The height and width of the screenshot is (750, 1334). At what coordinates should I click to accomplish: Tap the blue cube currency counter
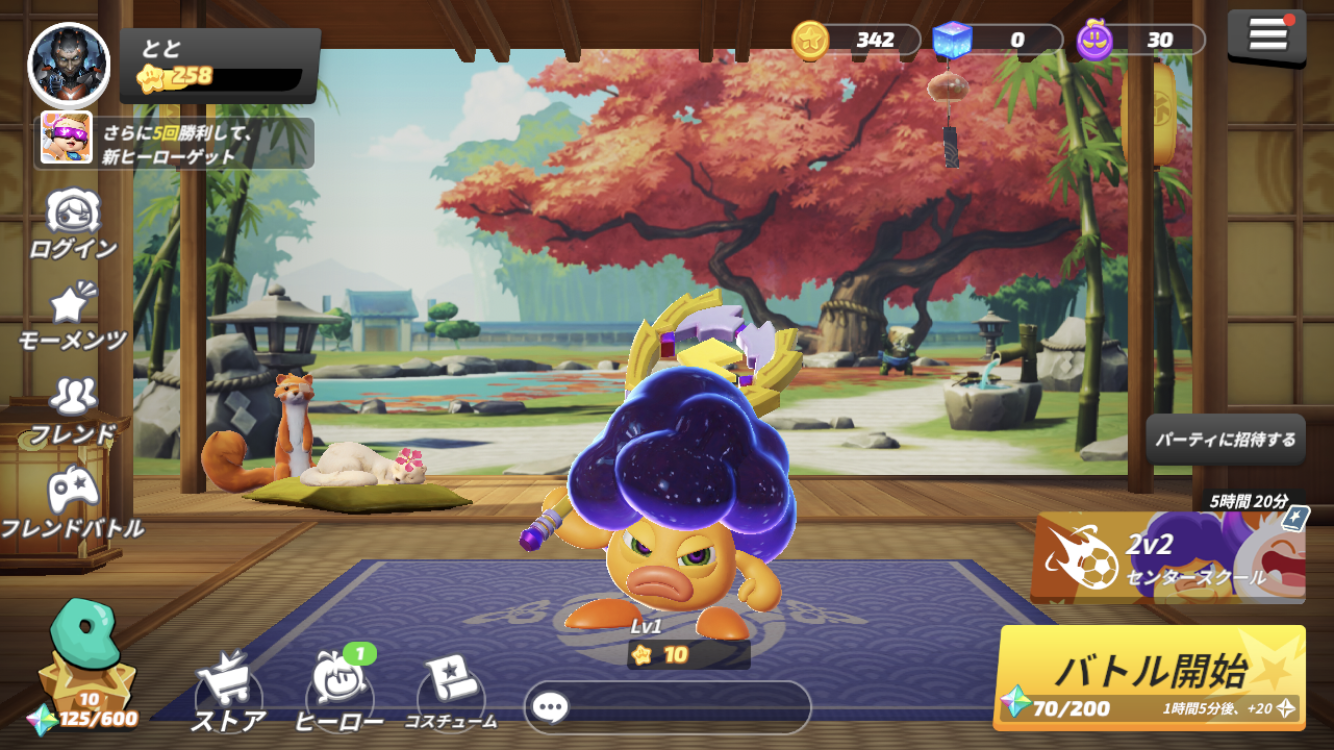[997, 40]
